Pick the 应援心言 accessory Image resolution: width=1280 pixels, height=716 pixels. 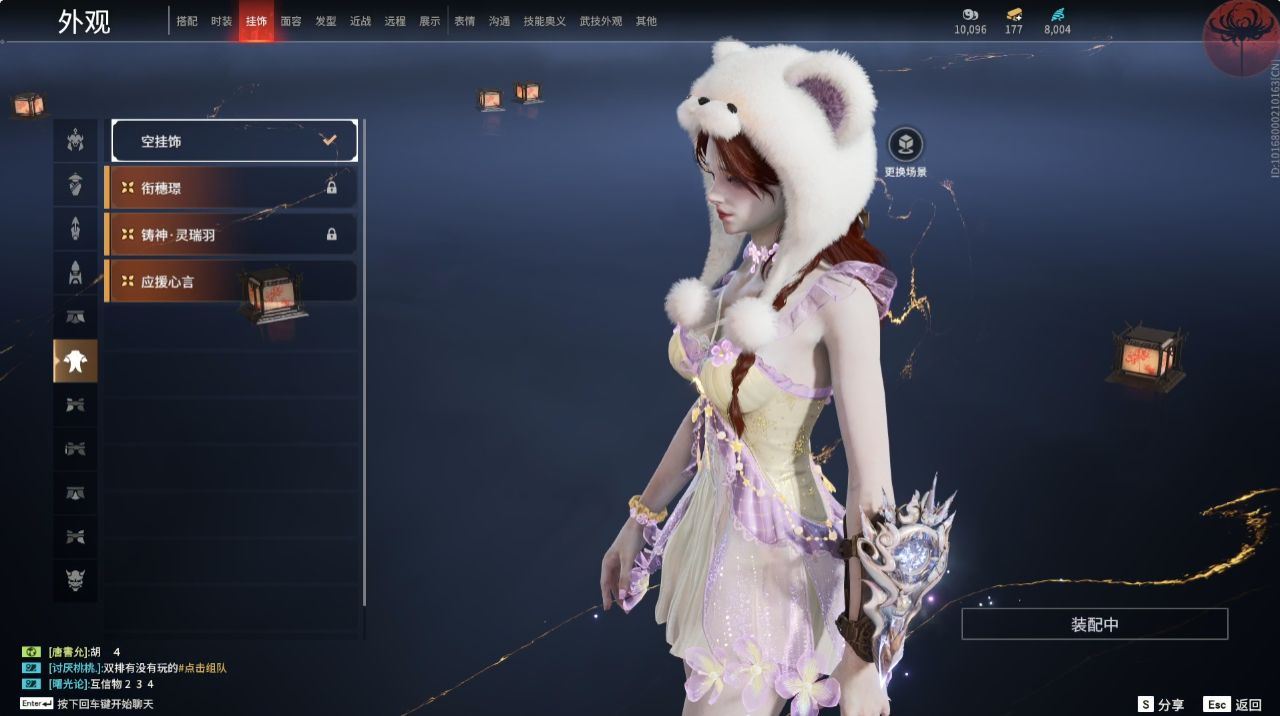(x=230, y=282)
